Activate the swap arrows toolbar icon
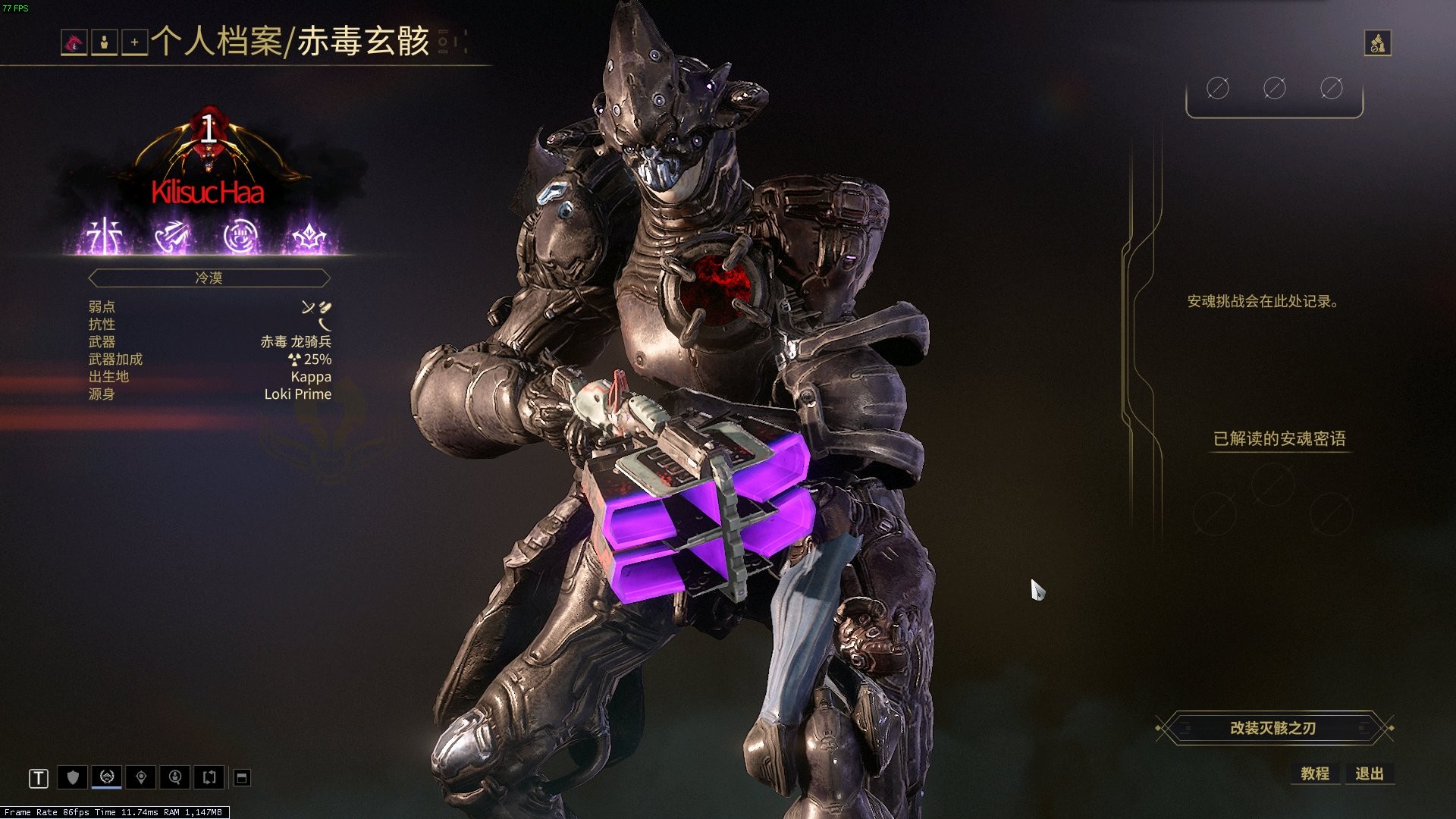This screenshot has height=819, width=1456. [209, 777]
